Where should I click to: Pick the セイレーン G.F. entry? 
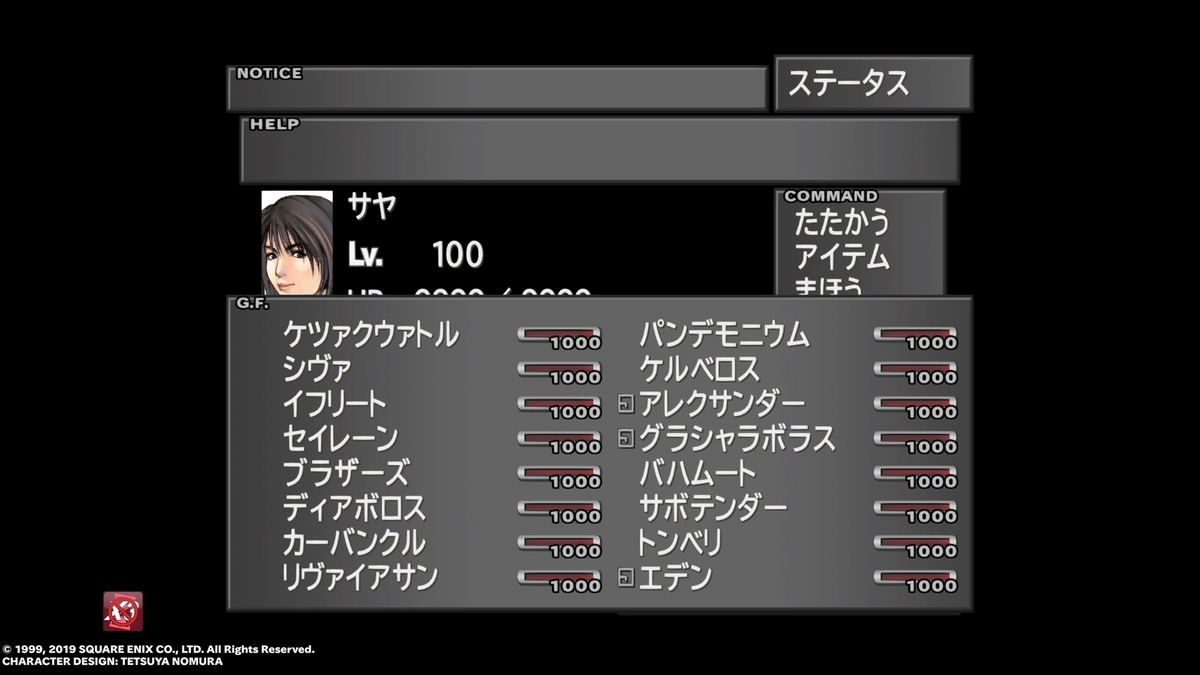[341, 439]
